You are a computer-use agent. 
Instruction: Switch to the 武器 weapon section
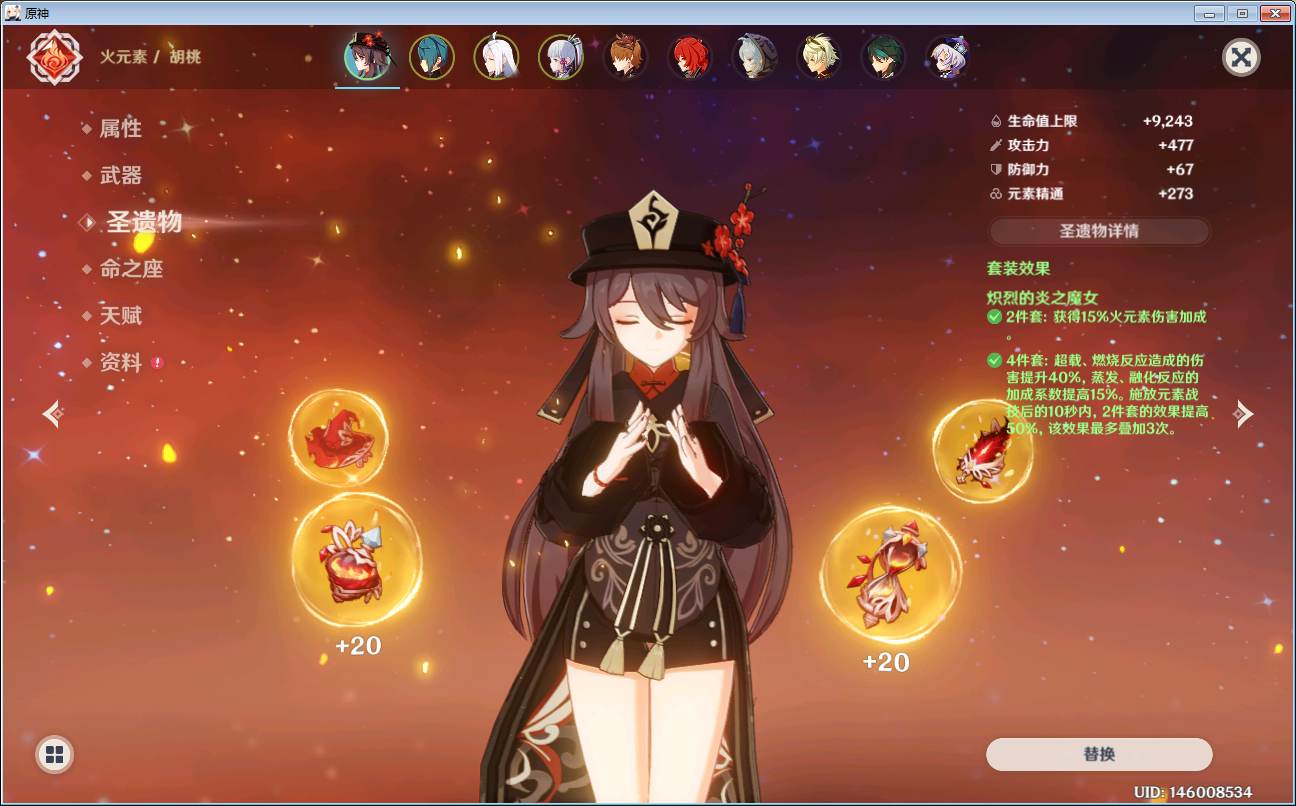pyautogui.click(x=121, y=175)
